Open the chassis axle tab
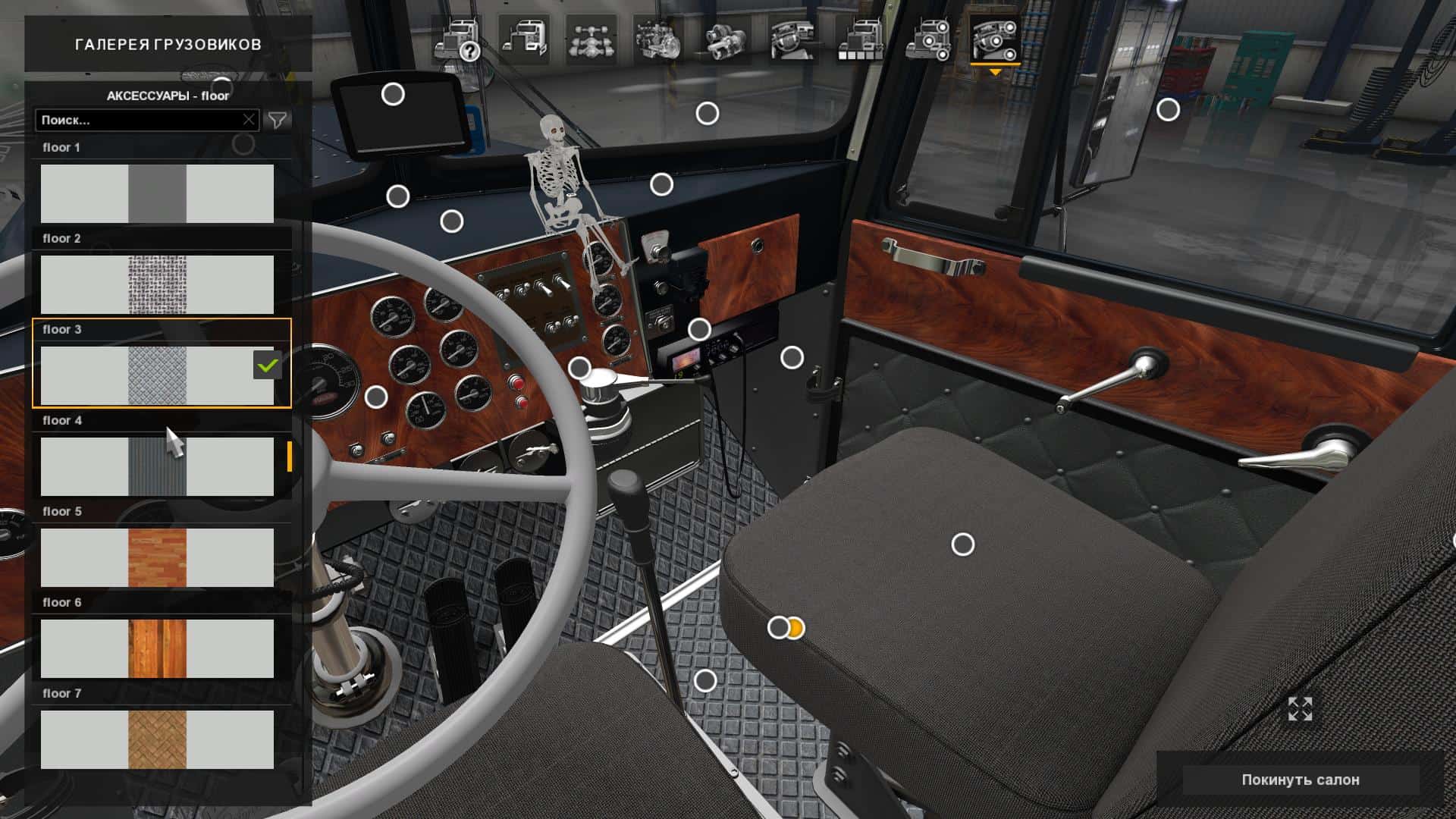Screen dimensions: 1456x819 [x=591, y=39]
